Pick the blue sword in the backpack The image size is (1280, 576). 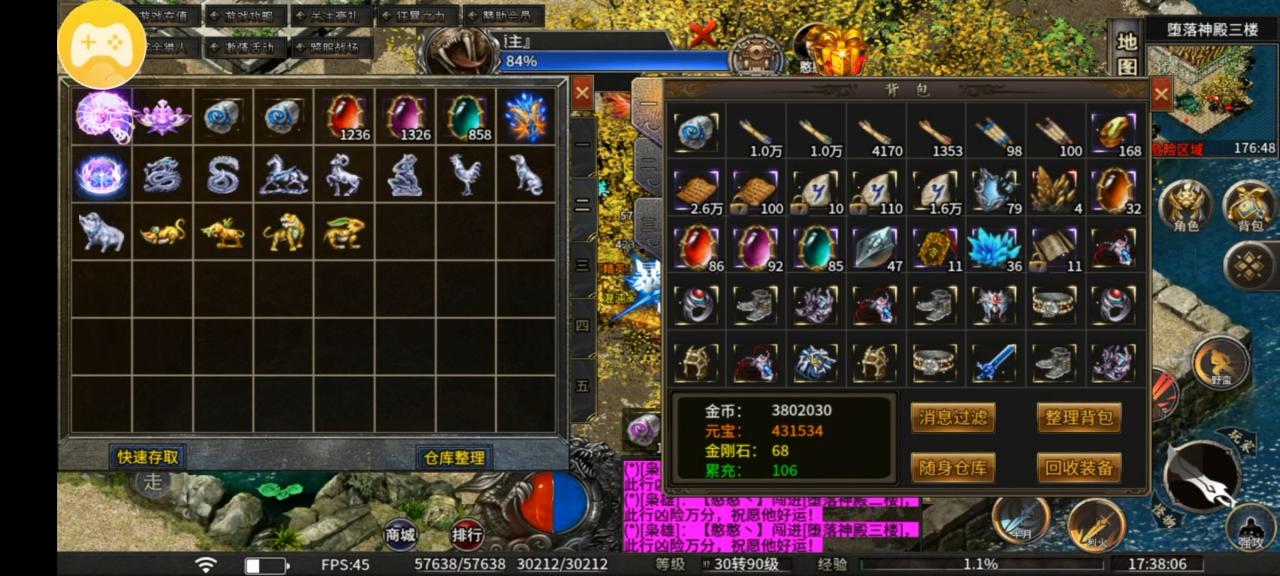(x=995, y=362)
